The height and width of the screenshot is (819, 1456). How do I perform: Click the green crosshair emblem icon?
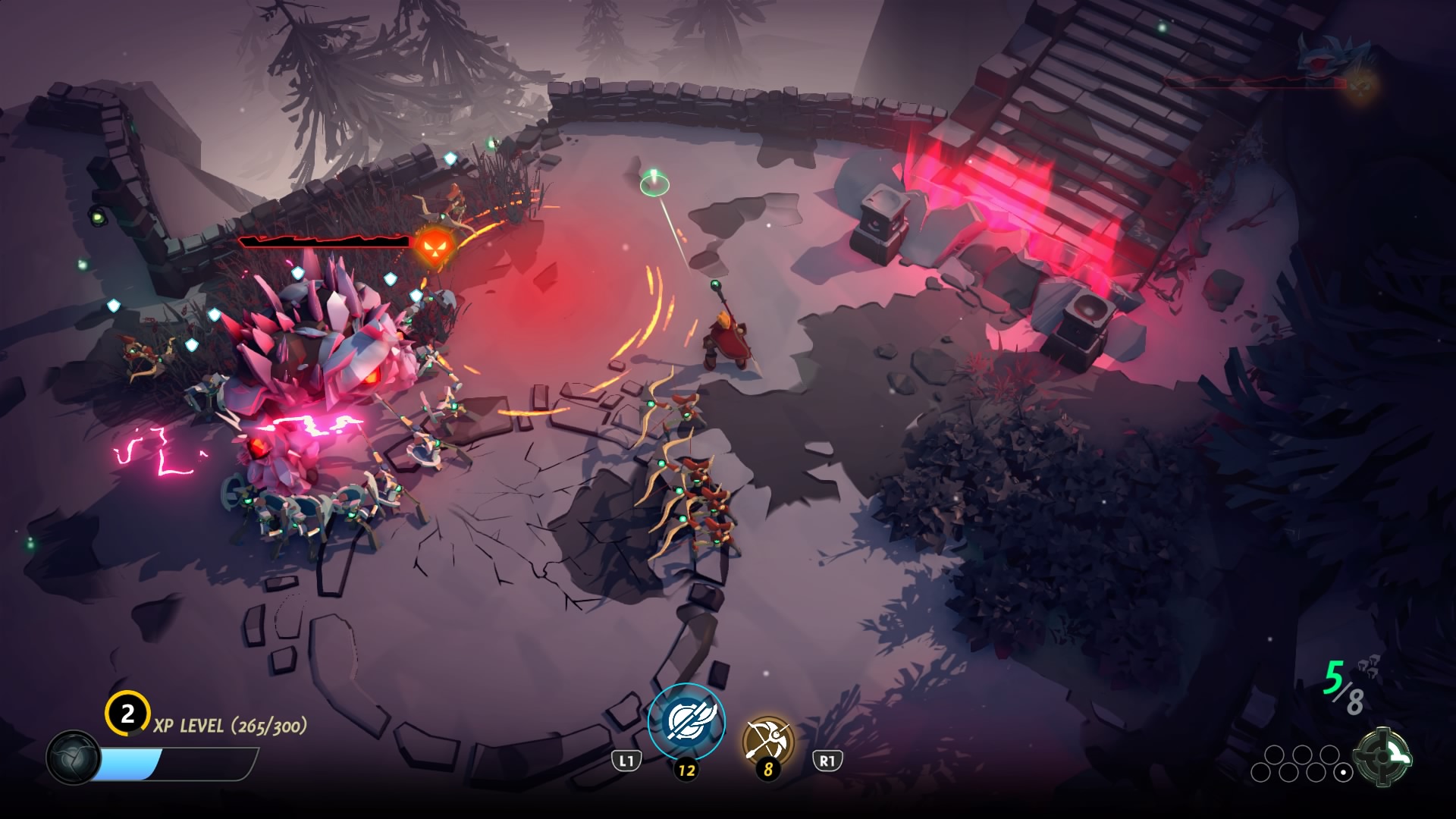tap(1385, 756)
